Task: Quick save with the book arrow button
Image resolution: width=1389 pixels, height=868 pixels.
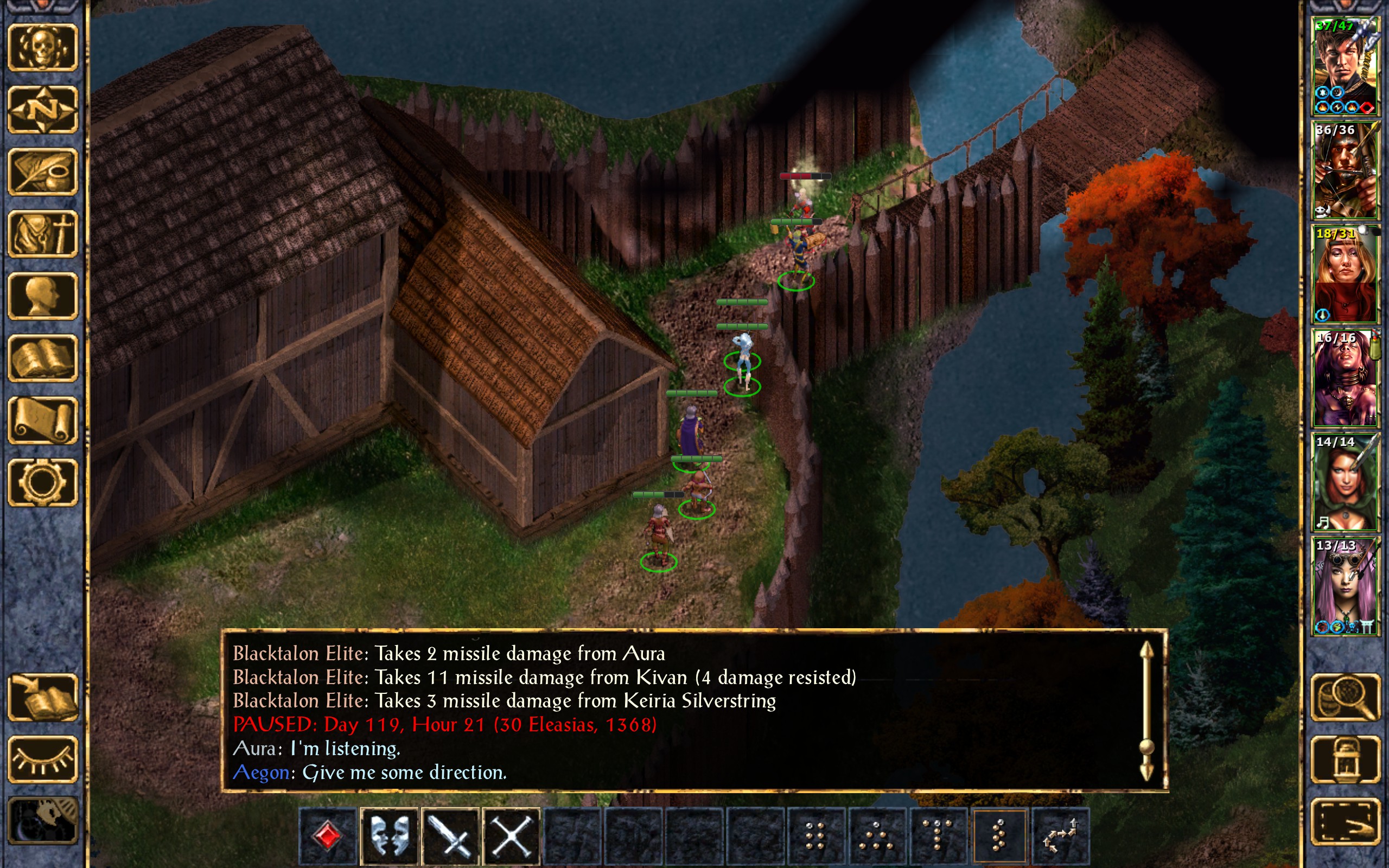Action: pos(43,697)
